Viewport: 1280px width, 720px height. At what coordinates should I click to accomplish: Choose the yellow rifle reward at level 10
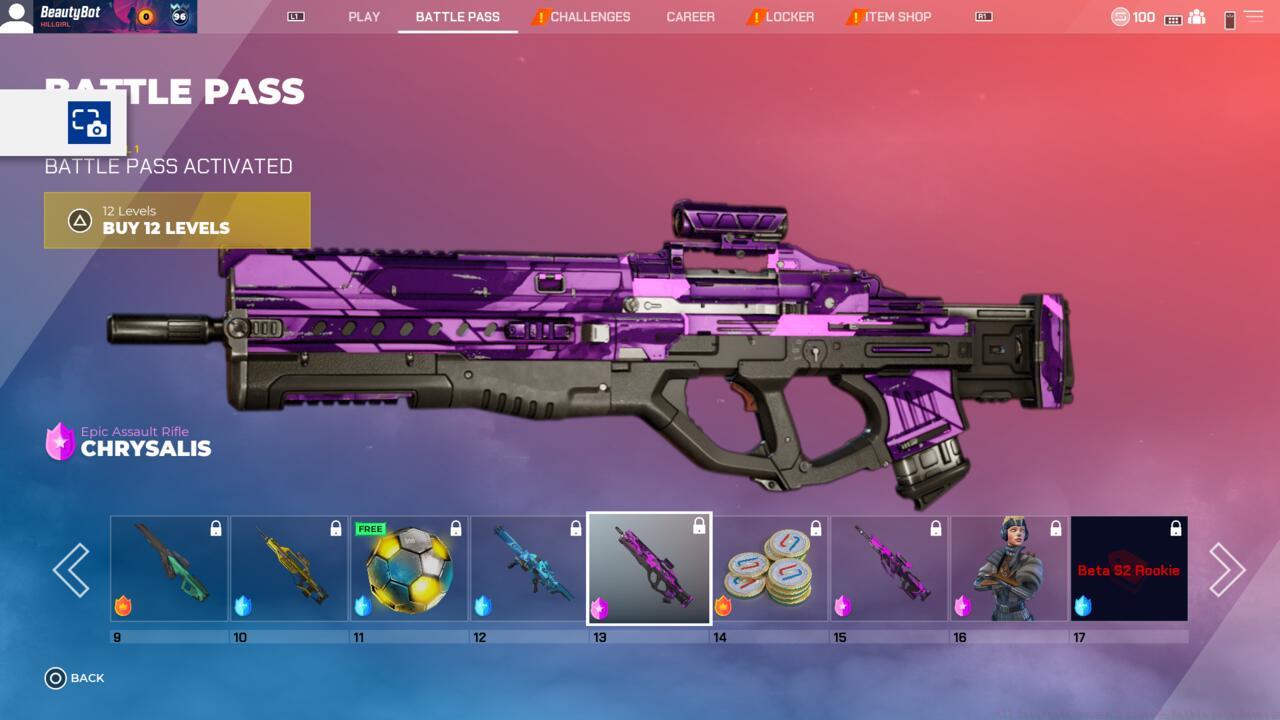tap(289, 569)
